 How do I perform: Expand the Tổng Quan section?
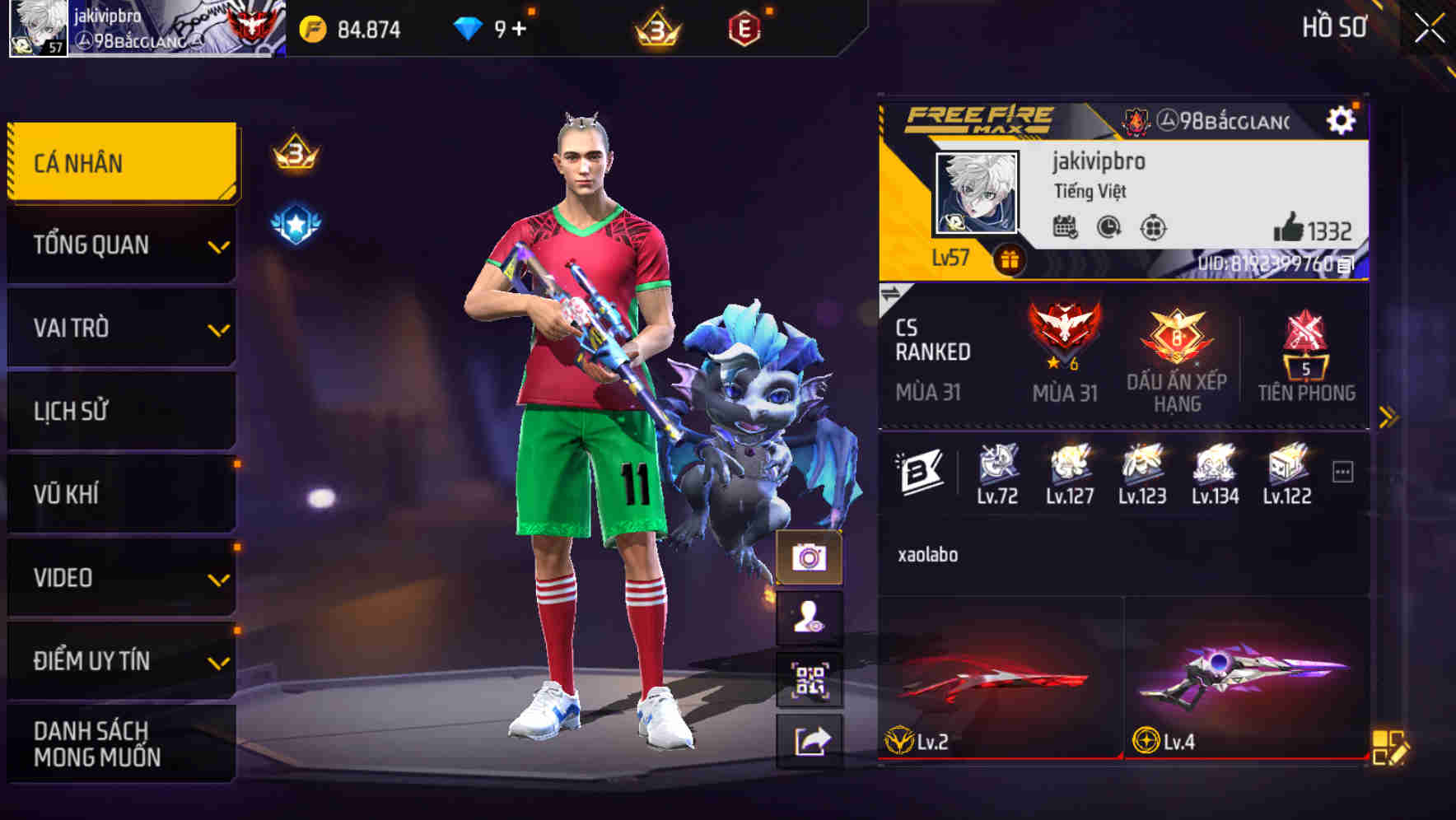120,245
